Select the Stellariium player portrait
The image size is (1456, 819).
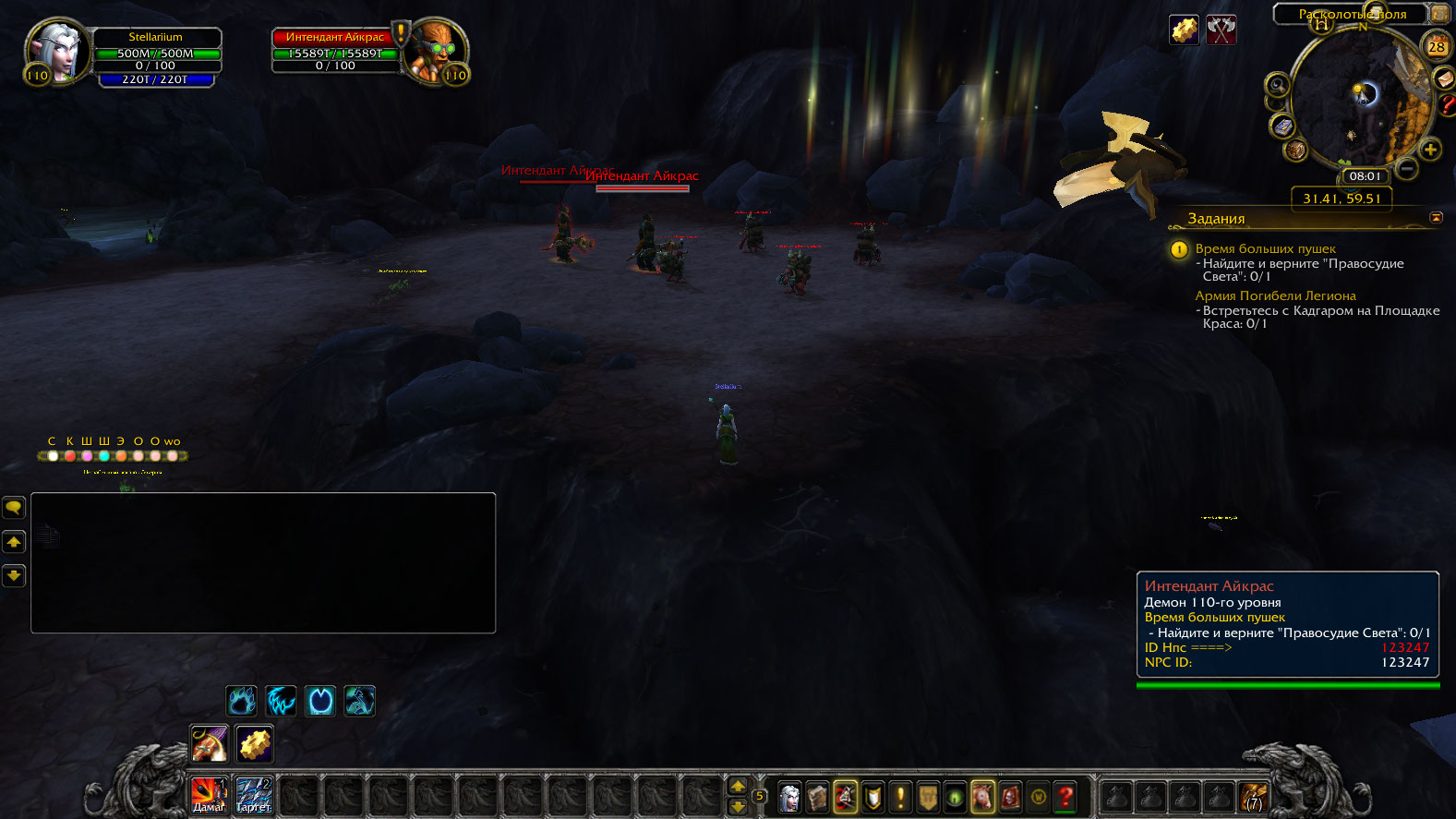56,52
